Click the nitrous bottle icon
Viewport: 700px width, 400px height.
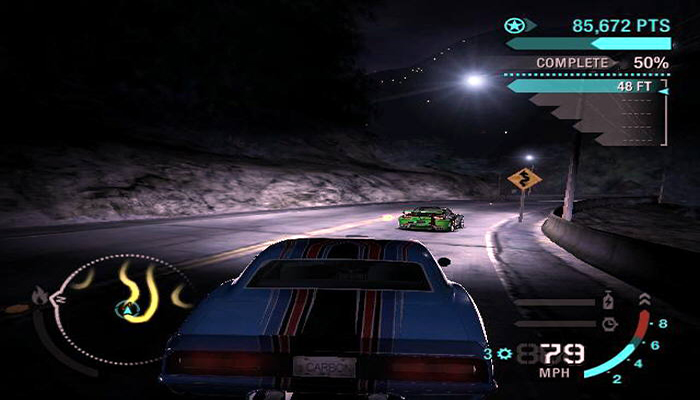pos(609,300)
